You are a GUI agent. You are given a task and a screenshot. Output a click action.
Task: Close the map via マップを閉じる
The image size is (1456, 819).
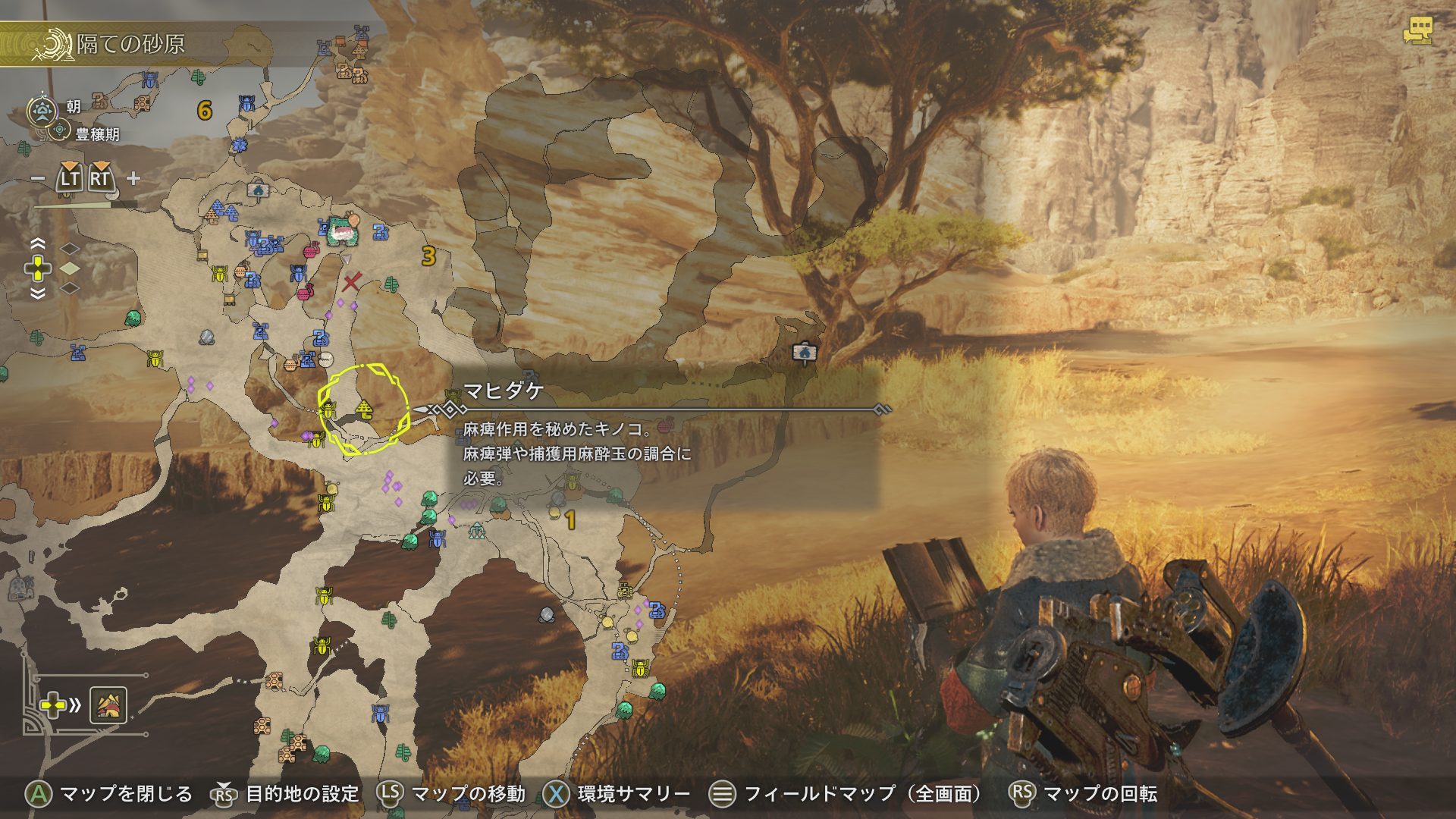pyautogui.click(x=110, y=793)
